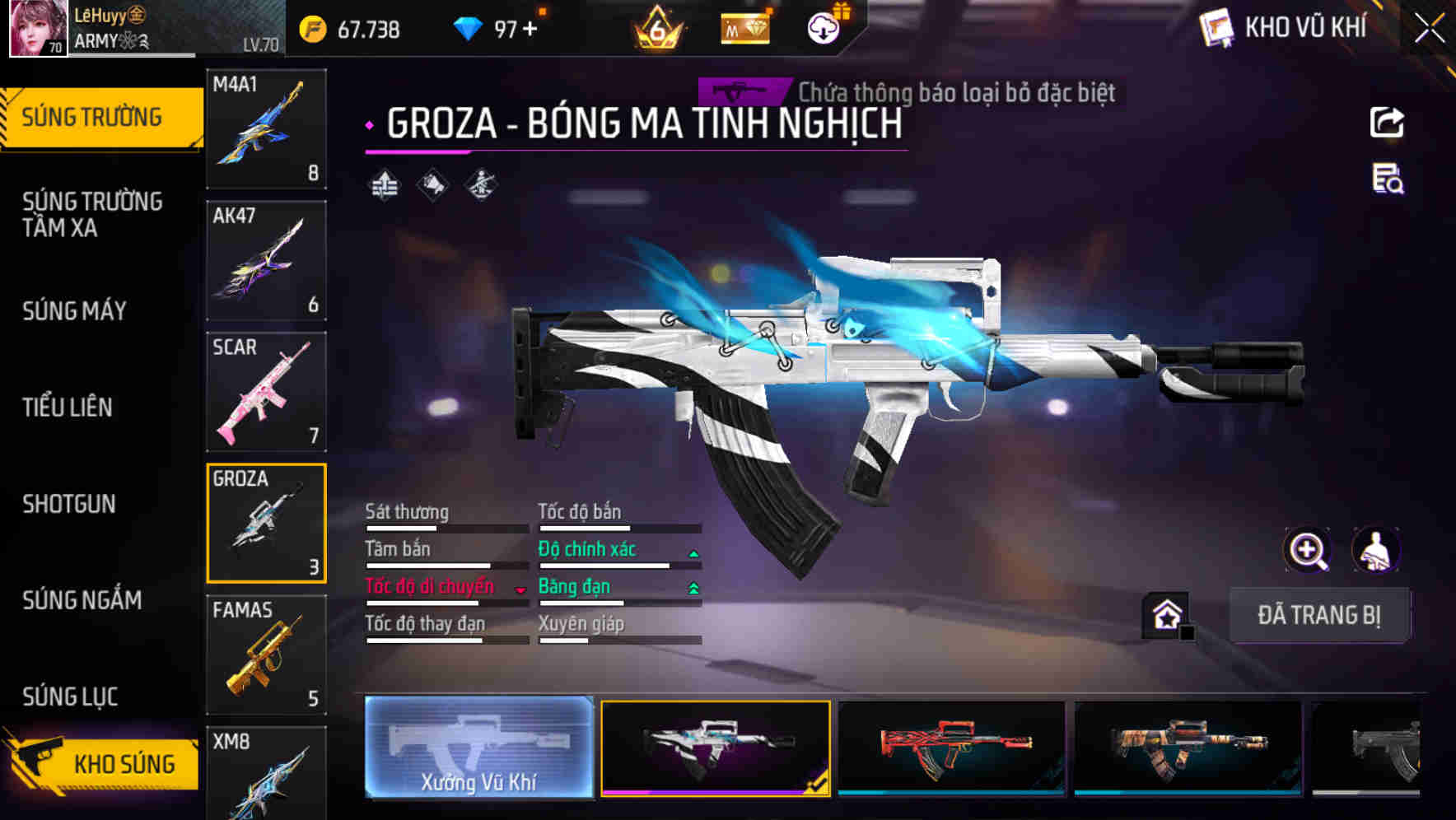This screenshot has width=1456, height=820.
Task: Select the pink SCAR weapon tile
Action: pyautogui.click(x=266, y=392)
